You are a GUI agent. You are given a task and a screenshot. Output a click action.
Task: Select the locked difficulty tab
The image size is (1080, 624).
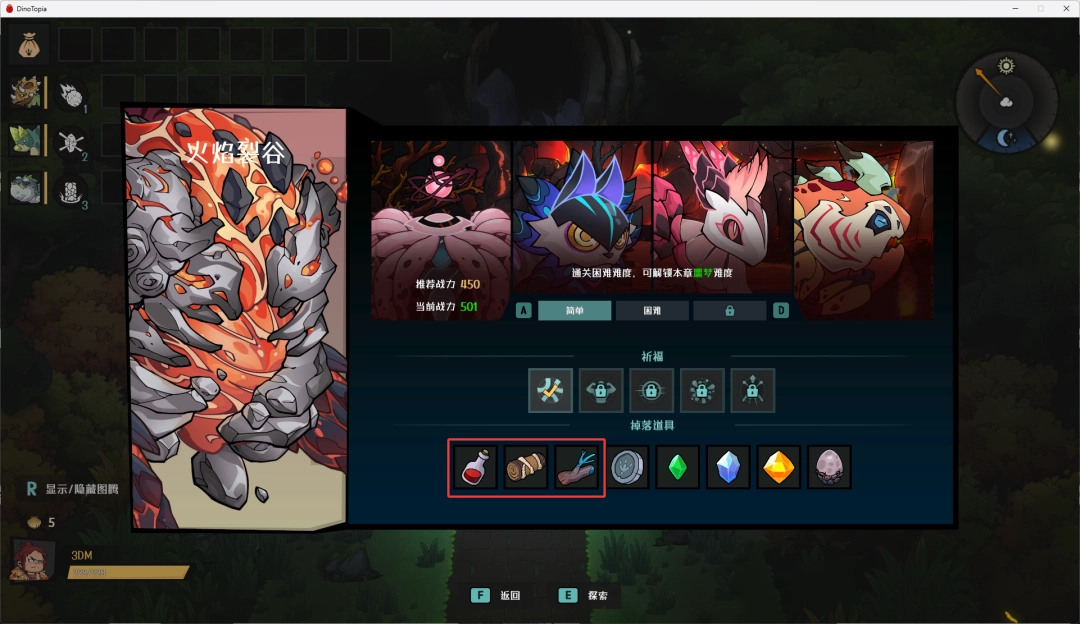pyautogui.click(x=730, y=311)
